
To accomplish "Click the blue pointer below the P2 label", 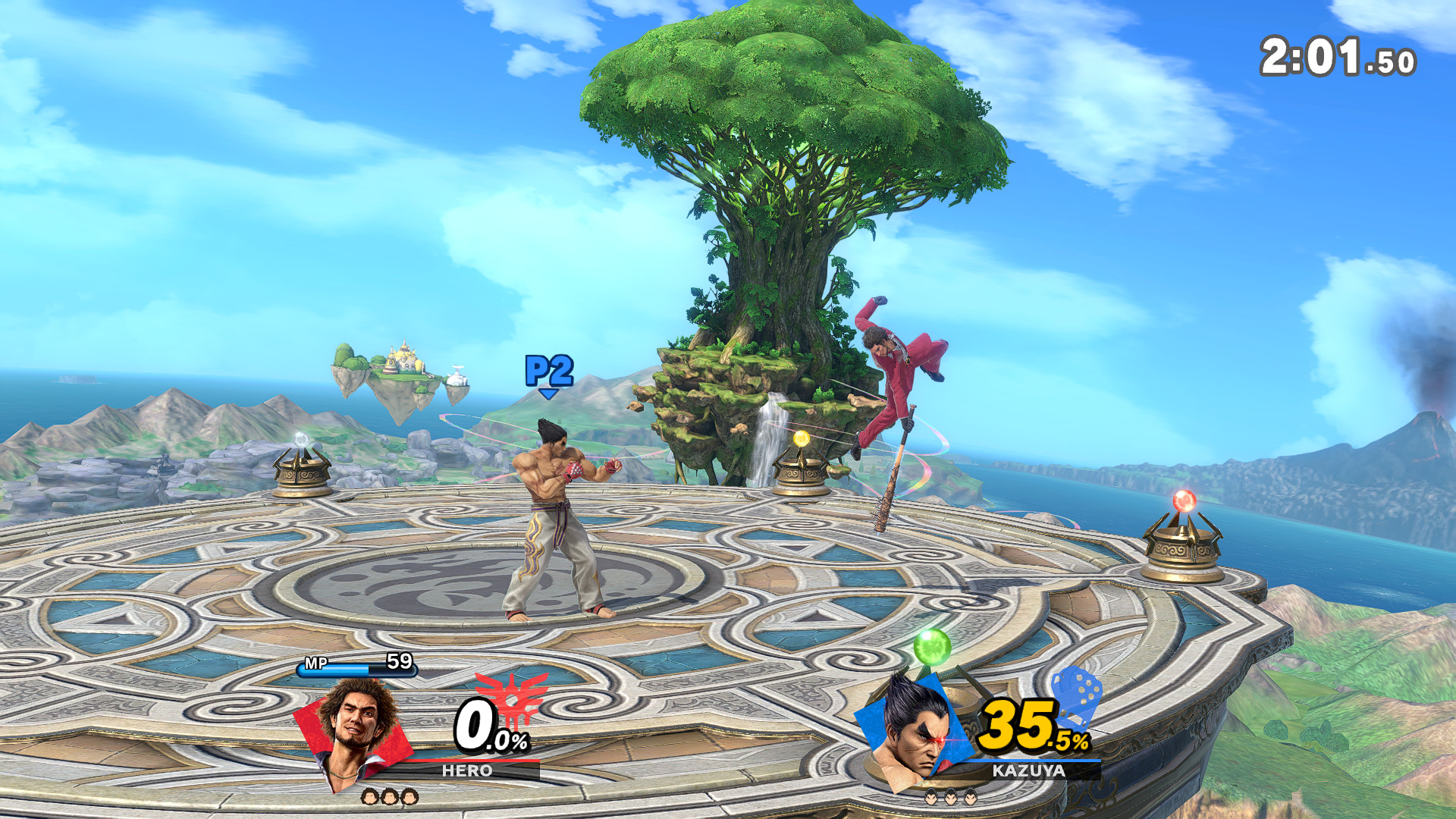I will coord(548,395).
